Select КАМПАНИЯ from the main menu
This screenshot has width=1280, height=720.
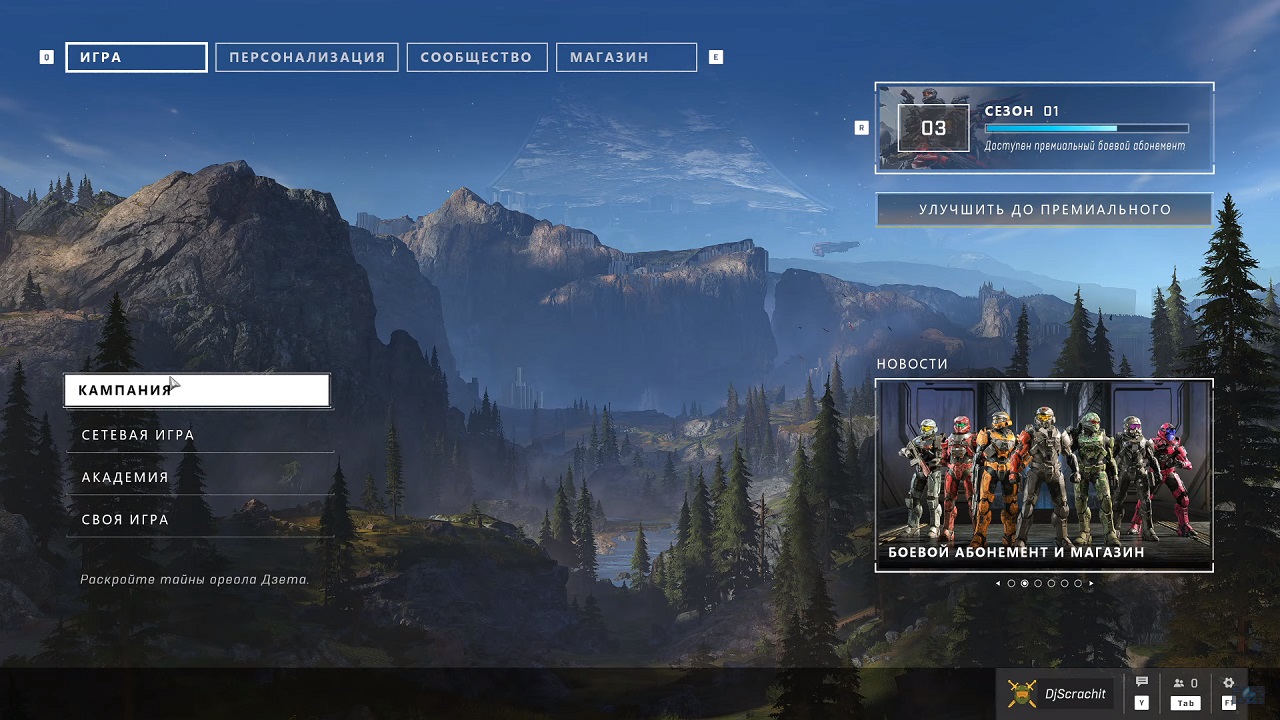coord(197,390)
